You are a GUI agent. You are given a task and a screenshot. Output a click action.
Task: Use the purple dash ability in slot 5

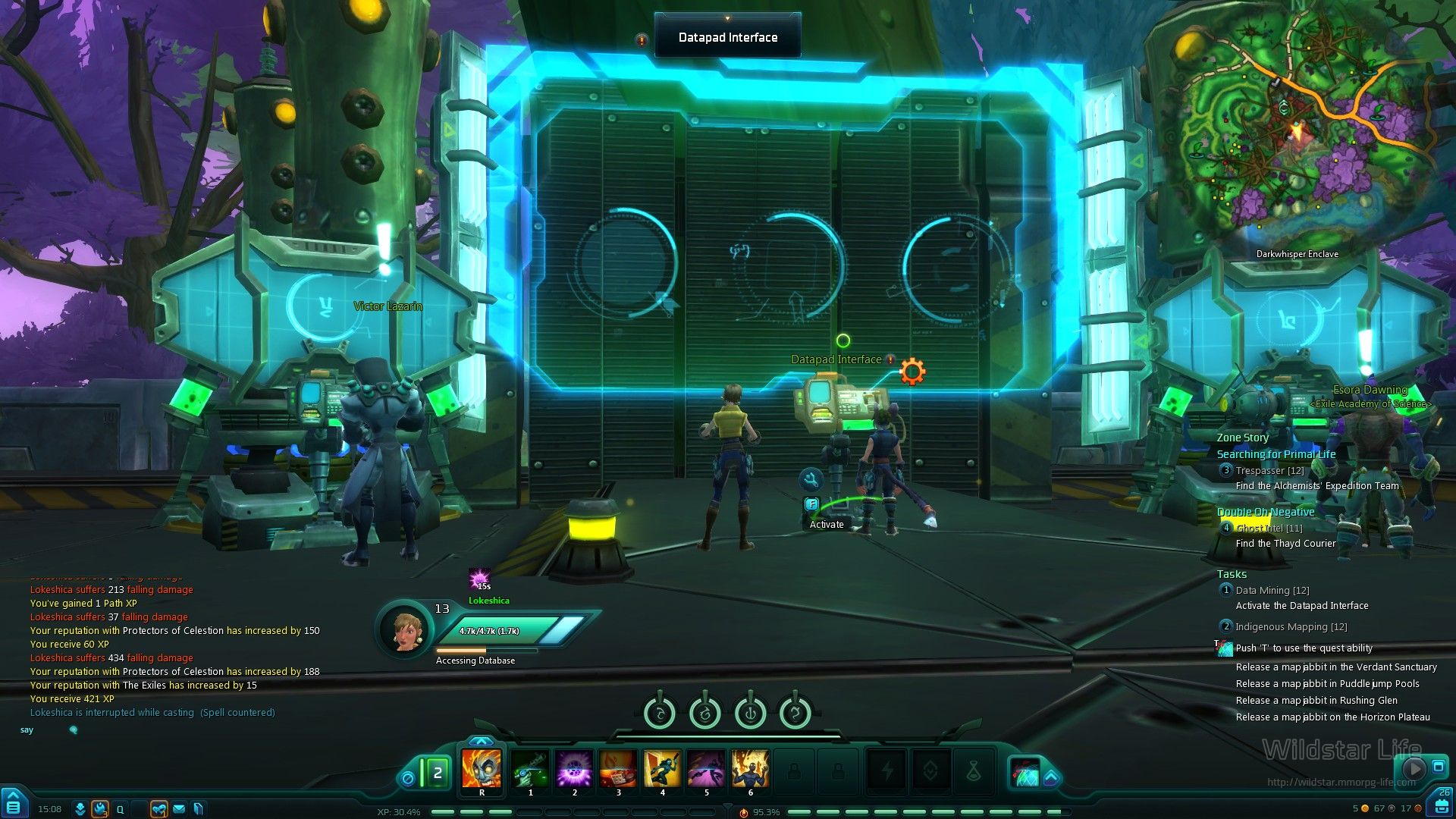(x=706, y=768)
